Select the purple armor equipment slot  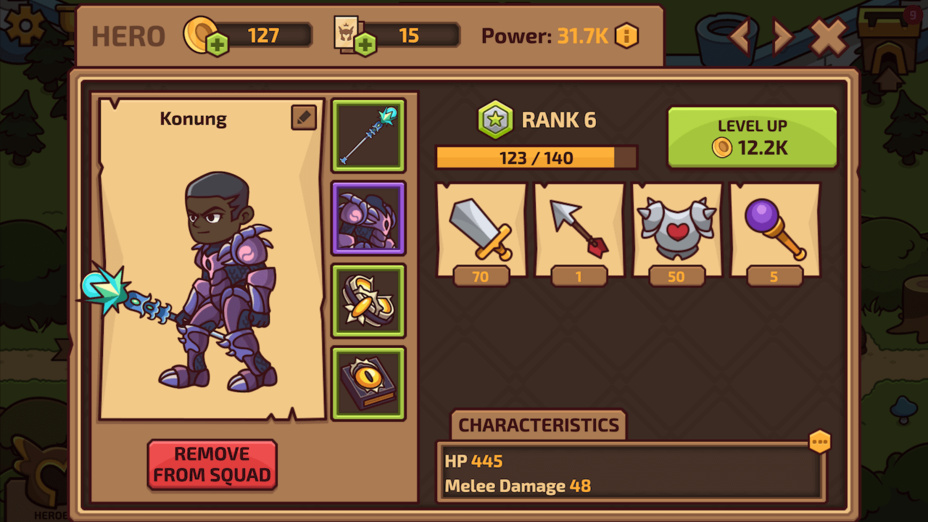tap(368, 218)
